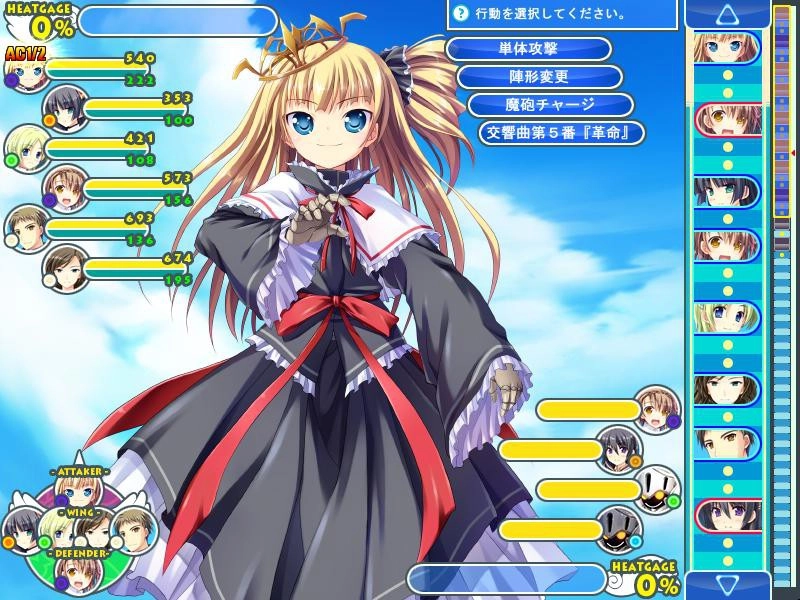The width and height of the screenshot is (800, 600).
Task: Select the party member with 693 HP
Action: [27, 228]
